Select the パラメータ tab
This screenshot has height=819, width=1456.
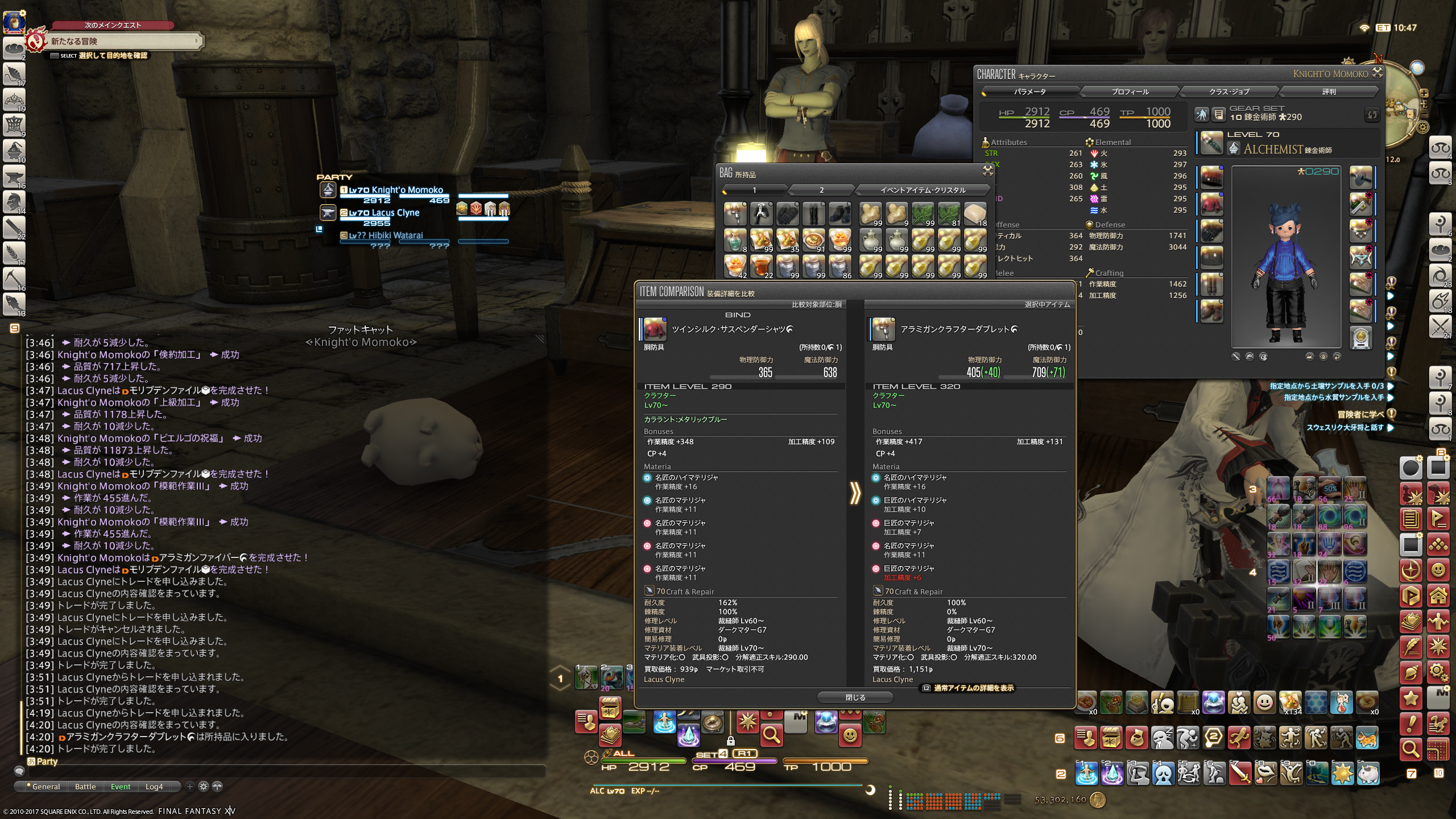[1030, 92]
